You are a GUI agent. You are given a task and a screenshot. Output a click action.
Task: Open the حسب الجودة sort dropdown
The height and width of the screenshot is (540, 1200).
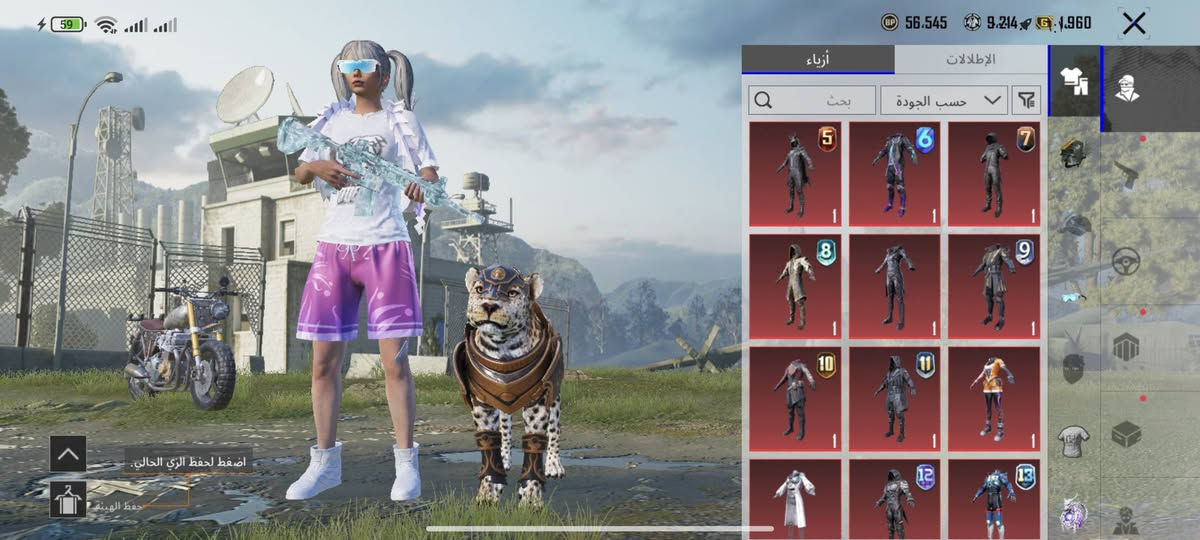point(943,100)
